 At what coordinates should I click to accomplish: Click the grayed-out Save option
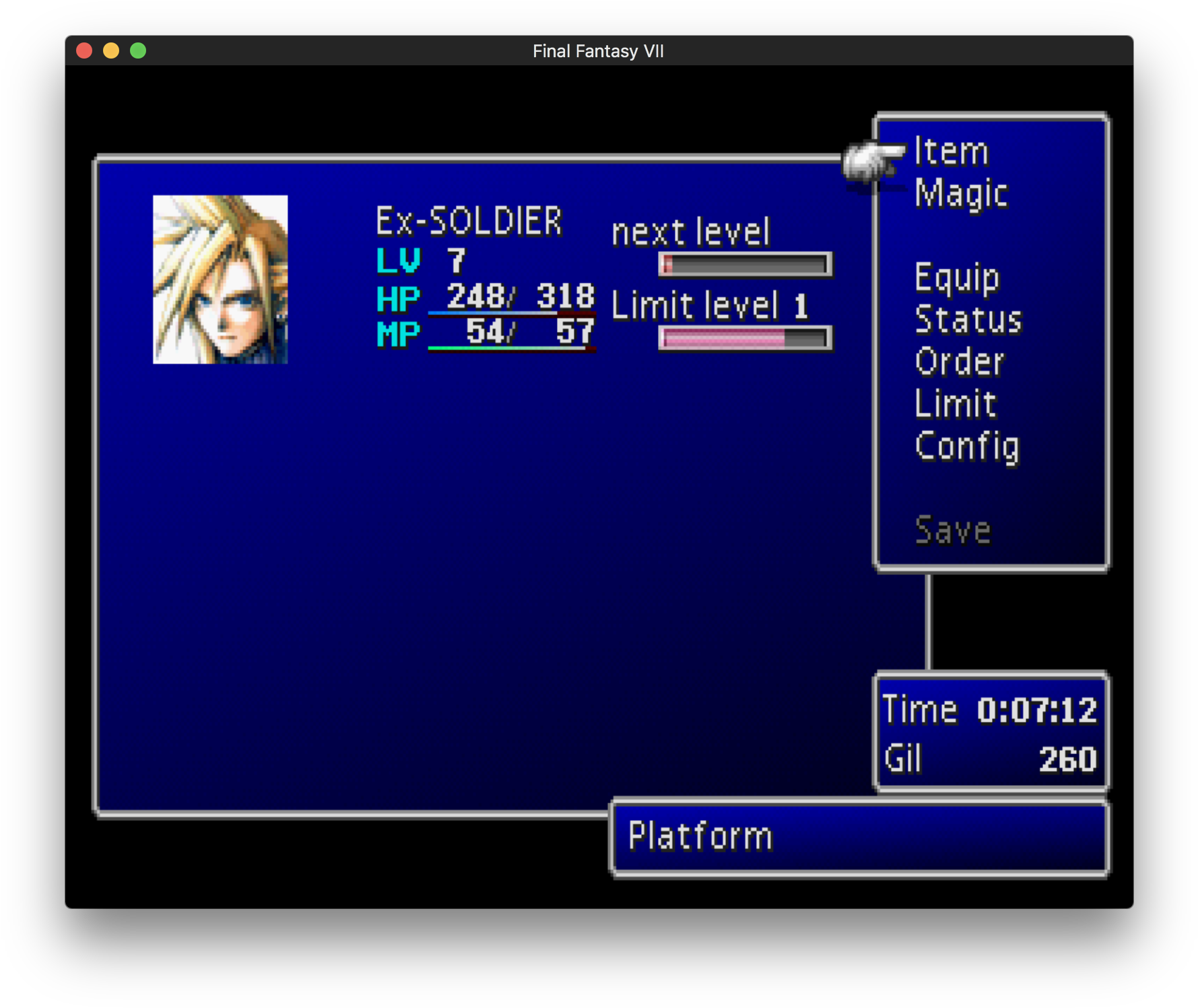[953, 530]
